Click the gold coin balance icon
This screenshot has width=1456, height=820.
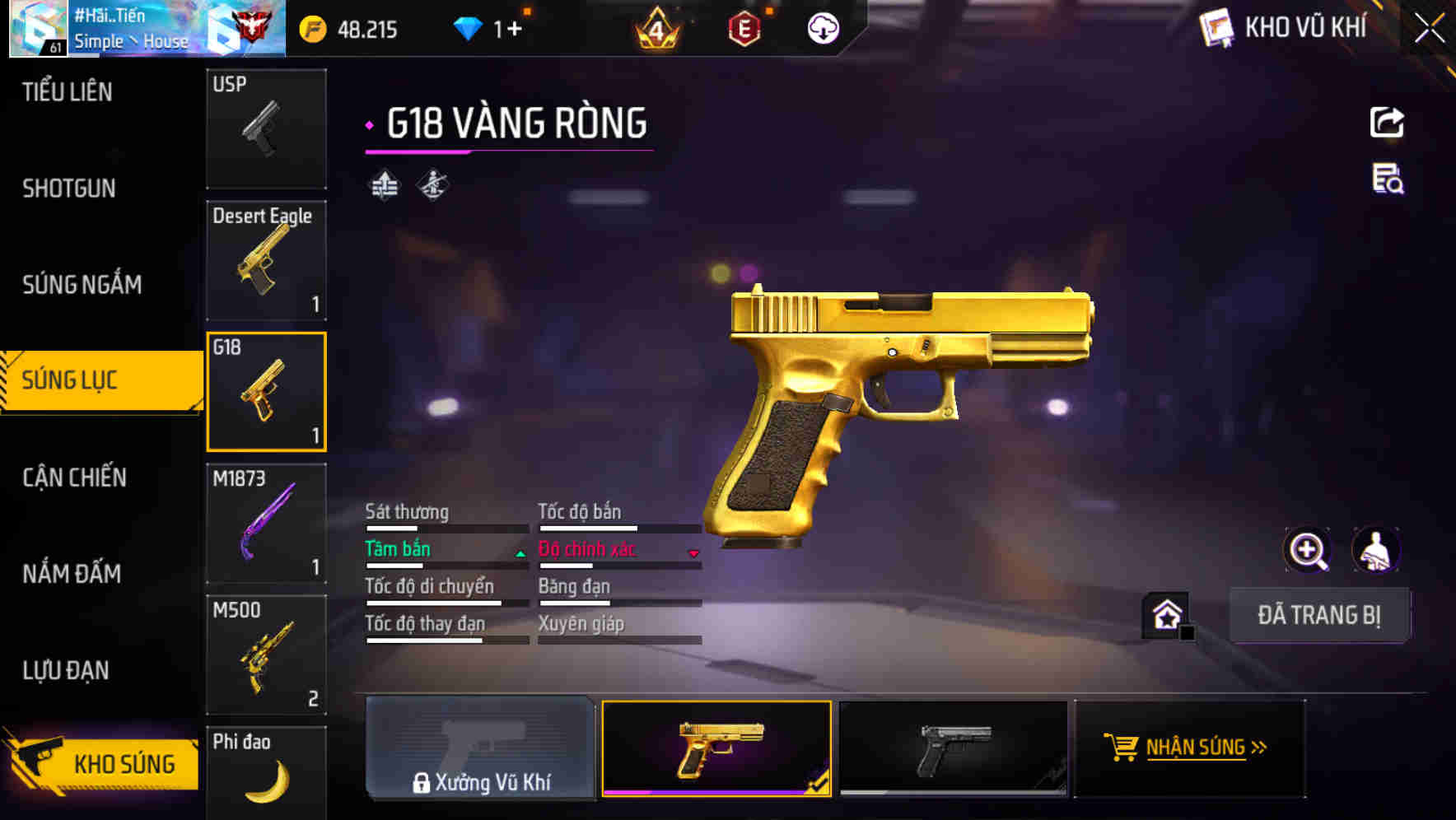pyautogui.click(x=310, y=29)
